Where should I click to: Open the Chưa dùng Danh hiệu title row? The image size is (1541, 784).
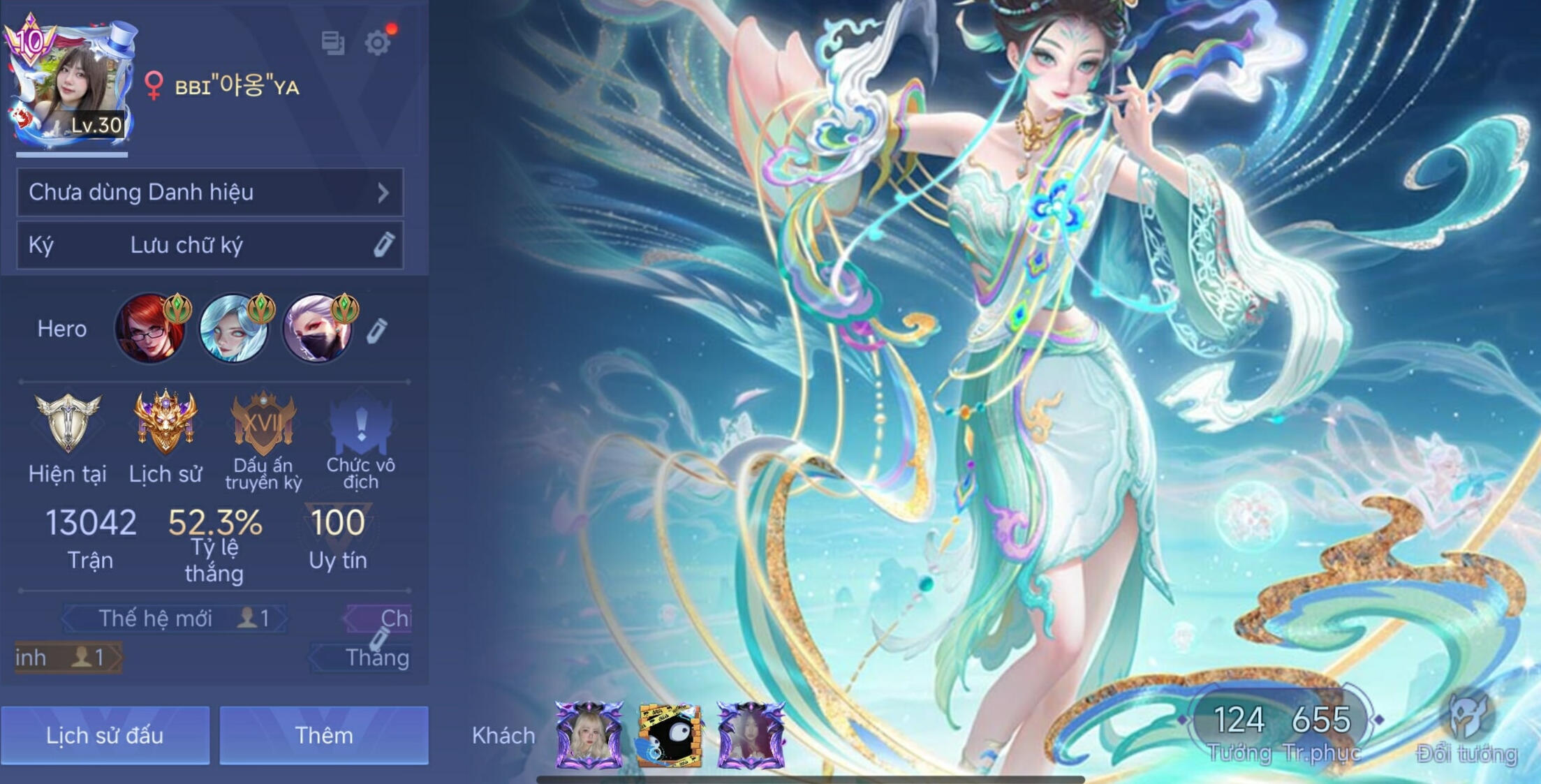(209, 192)
